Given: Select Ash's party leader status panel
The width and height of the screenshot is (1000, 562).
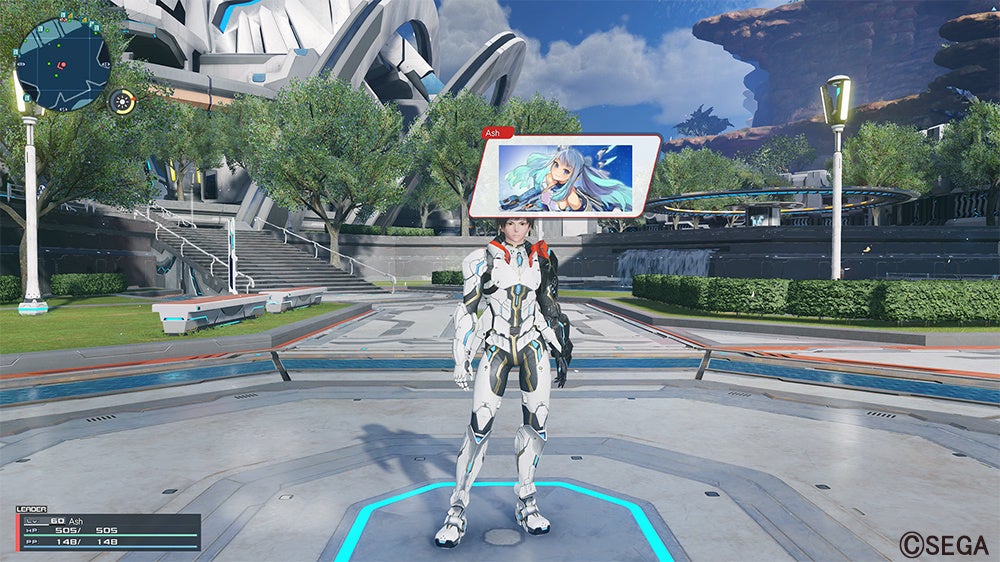Looking at the screenshot, I should click(108, 532).
